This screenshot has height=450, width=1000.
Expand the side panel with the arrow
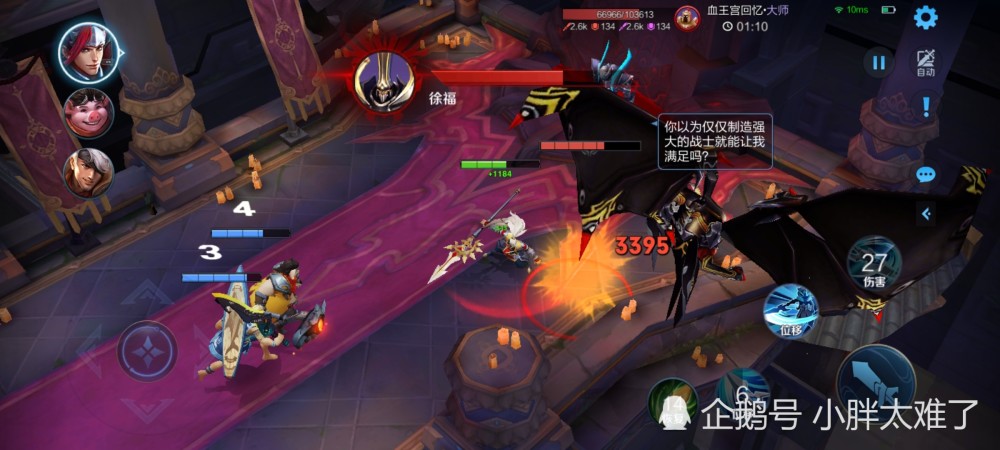926,213
